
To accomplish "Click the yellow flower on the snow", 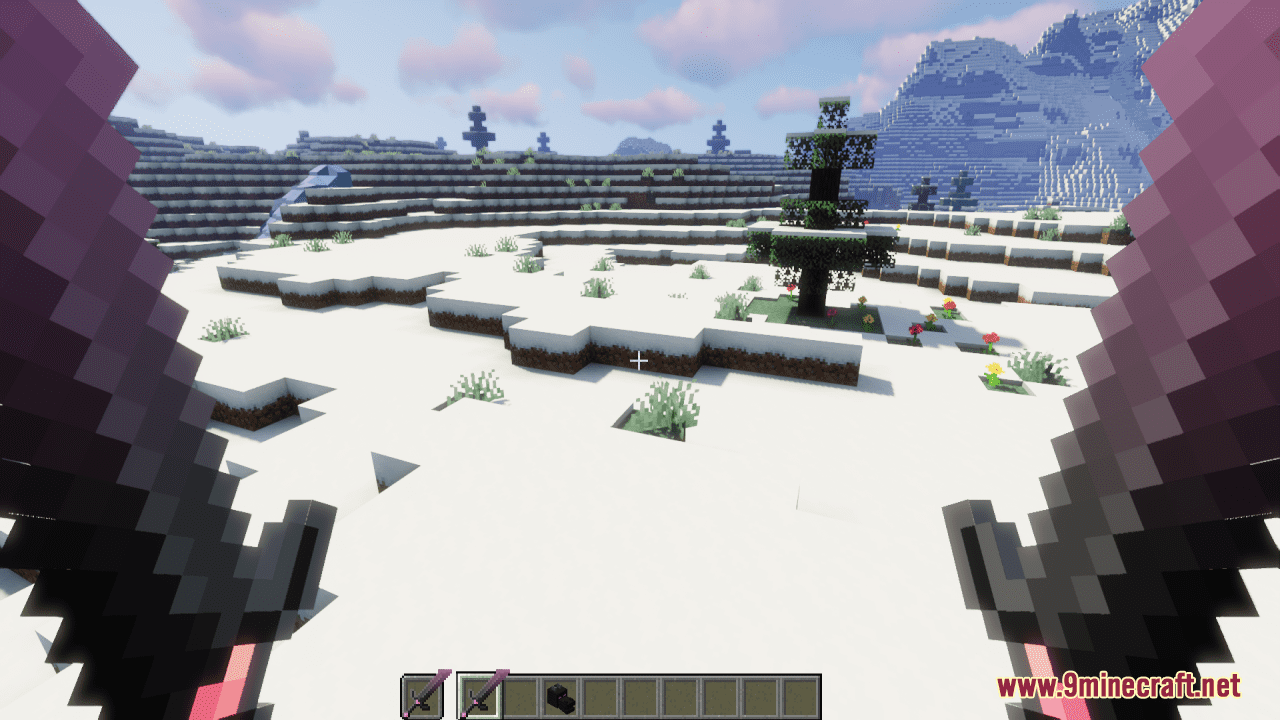I will 994,369.
